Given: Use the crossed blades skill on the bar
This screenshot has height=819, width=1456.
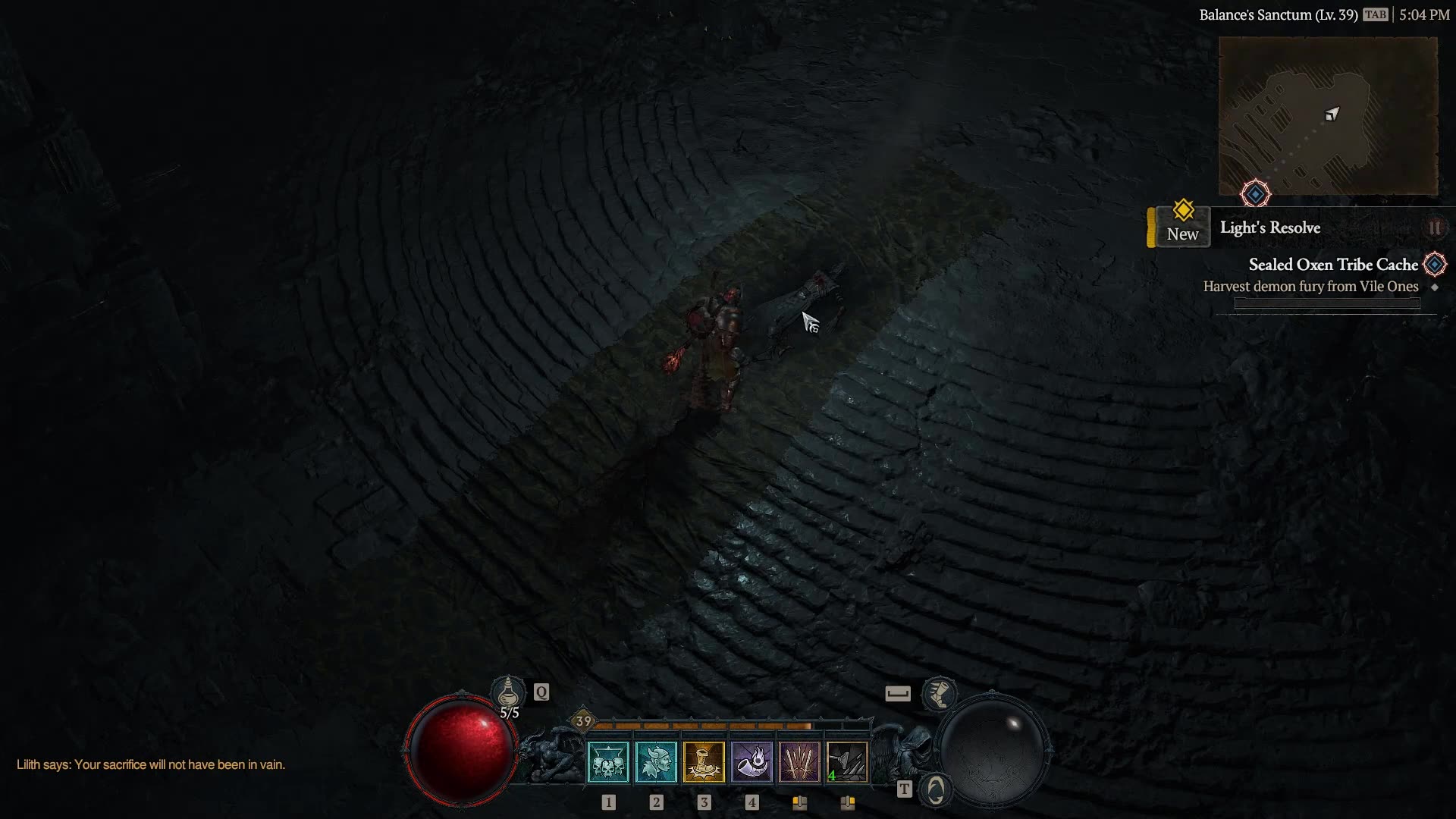Looking at the screenshot, I should 800,761.
